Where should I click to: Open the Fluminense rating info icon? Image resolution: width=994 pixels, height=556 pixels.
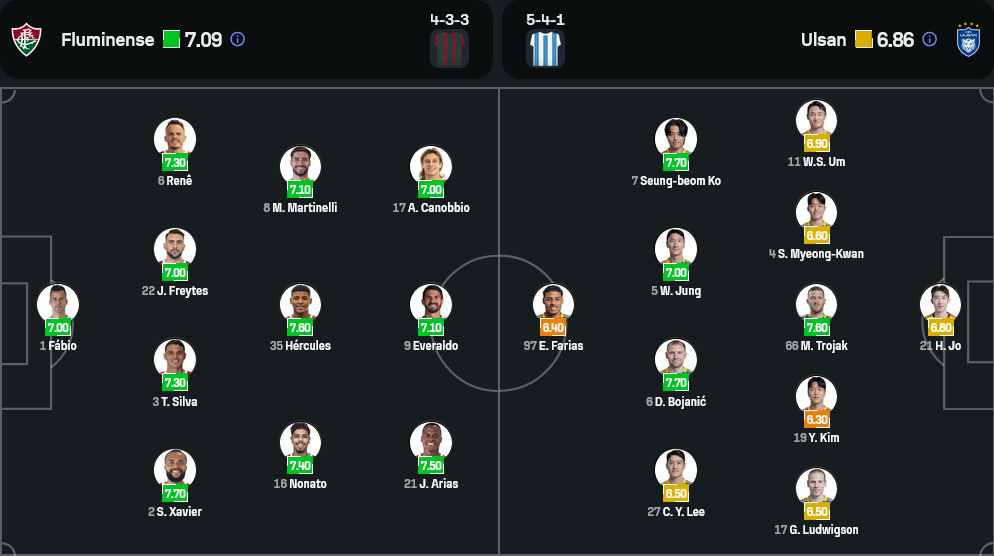click(x=237, y=40)
